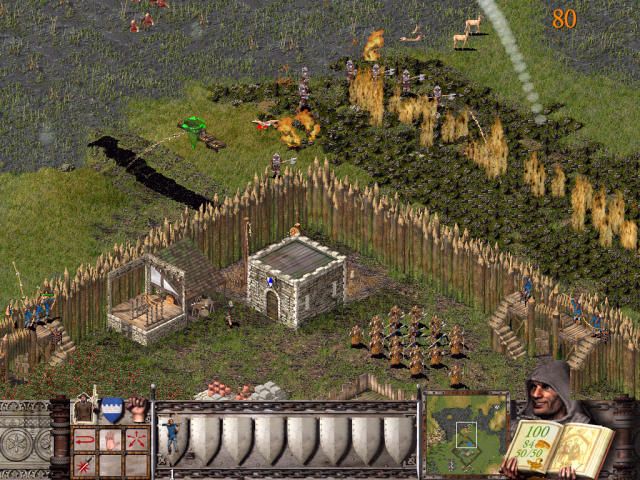Image resolution: width=640 pixels, height=480 pixels.
Task: Activate the red burst arrows command
Action: coord(136,439)
